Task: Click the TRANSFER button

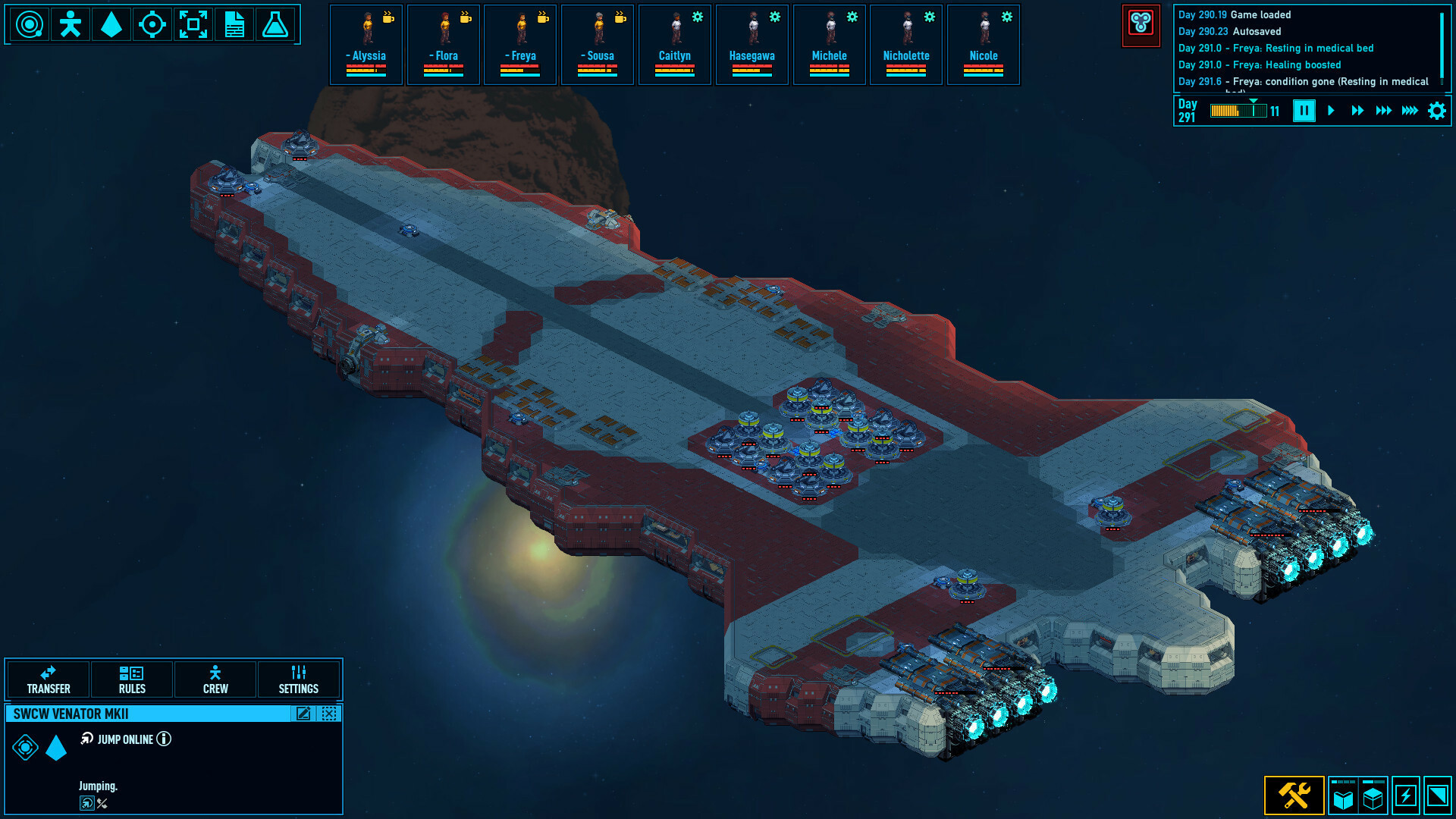Action: coord(48,679)
